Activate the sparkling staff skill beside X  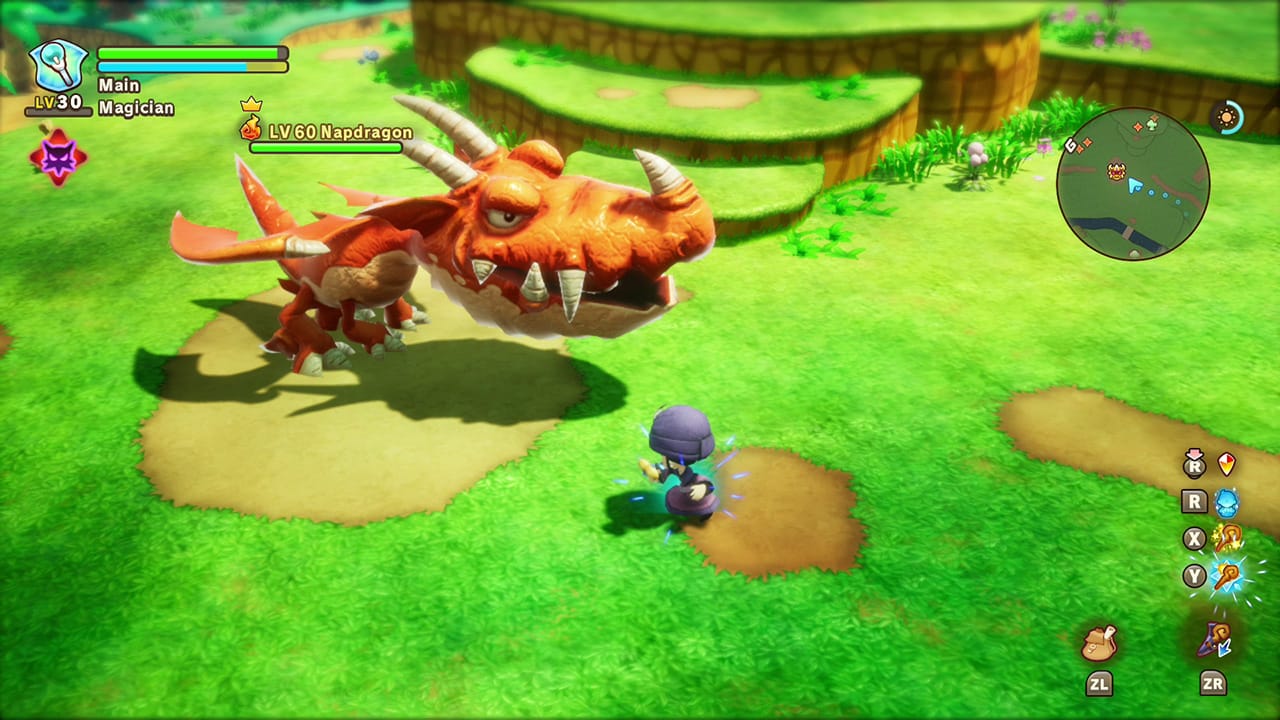[x=1228, y=537]
